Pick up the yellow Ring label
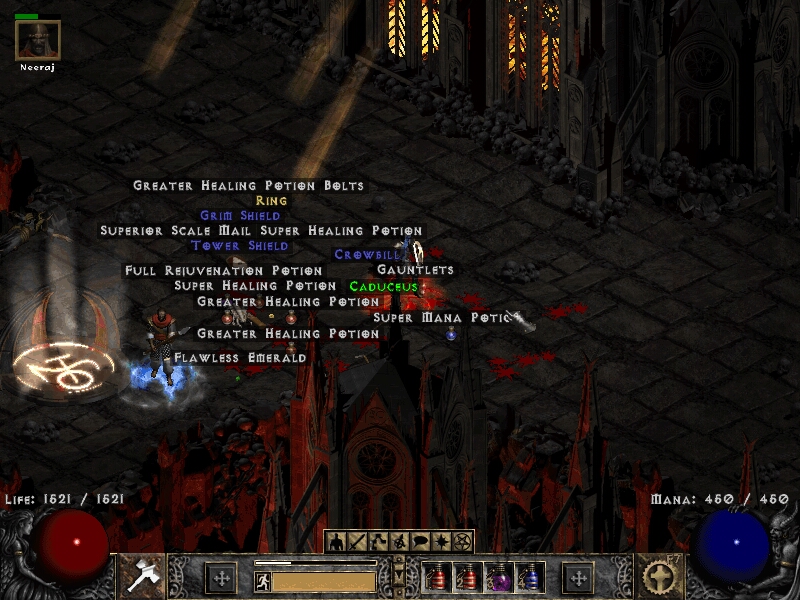The image size is (800, 600). pyautogui.click(x=272, y=201)
